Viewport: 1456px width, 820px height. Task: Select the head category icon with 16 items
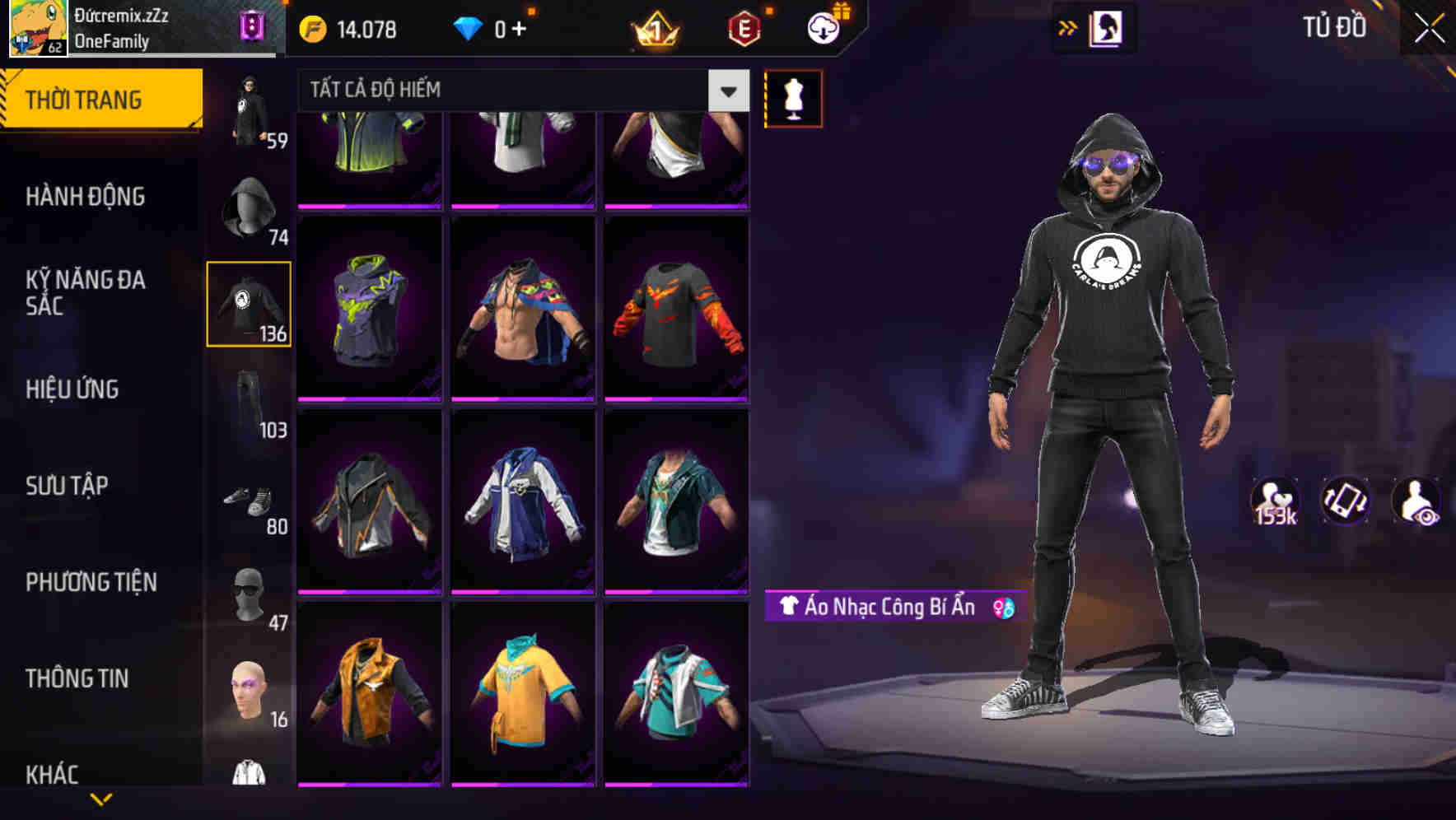(x=249, y=692)
